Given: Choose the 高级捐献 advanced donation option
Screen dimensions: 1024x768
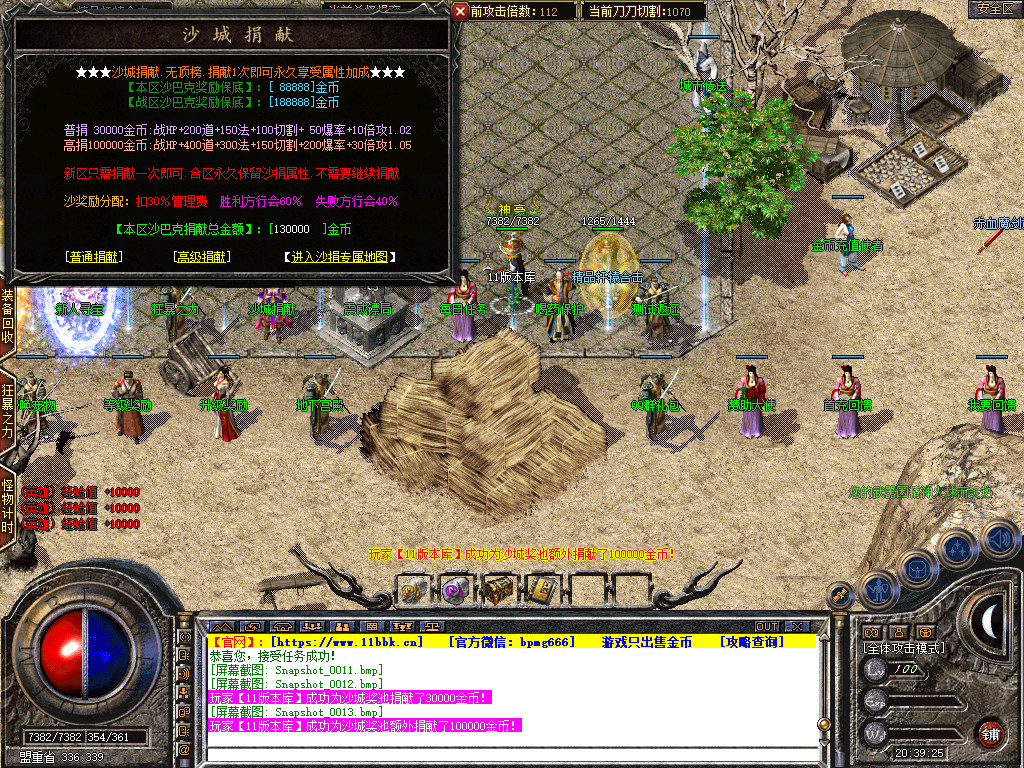Looking at the screenshot, I should click(202, 257).
